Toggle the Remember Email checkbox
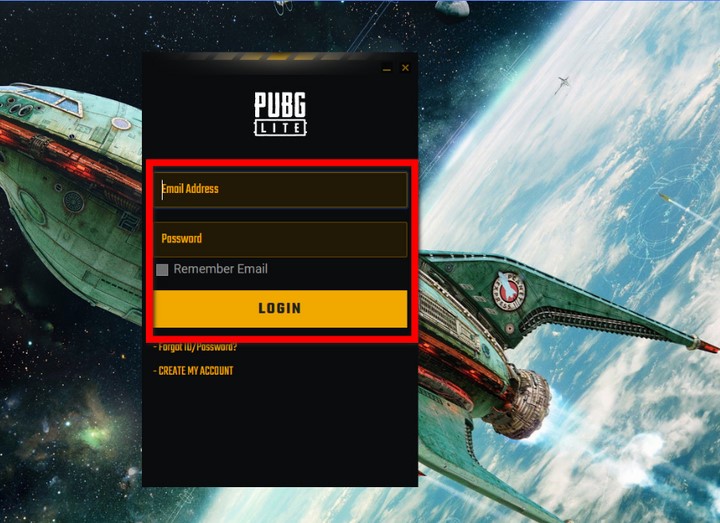The width and height of the screenshot is (720, 523). point(162,269)
